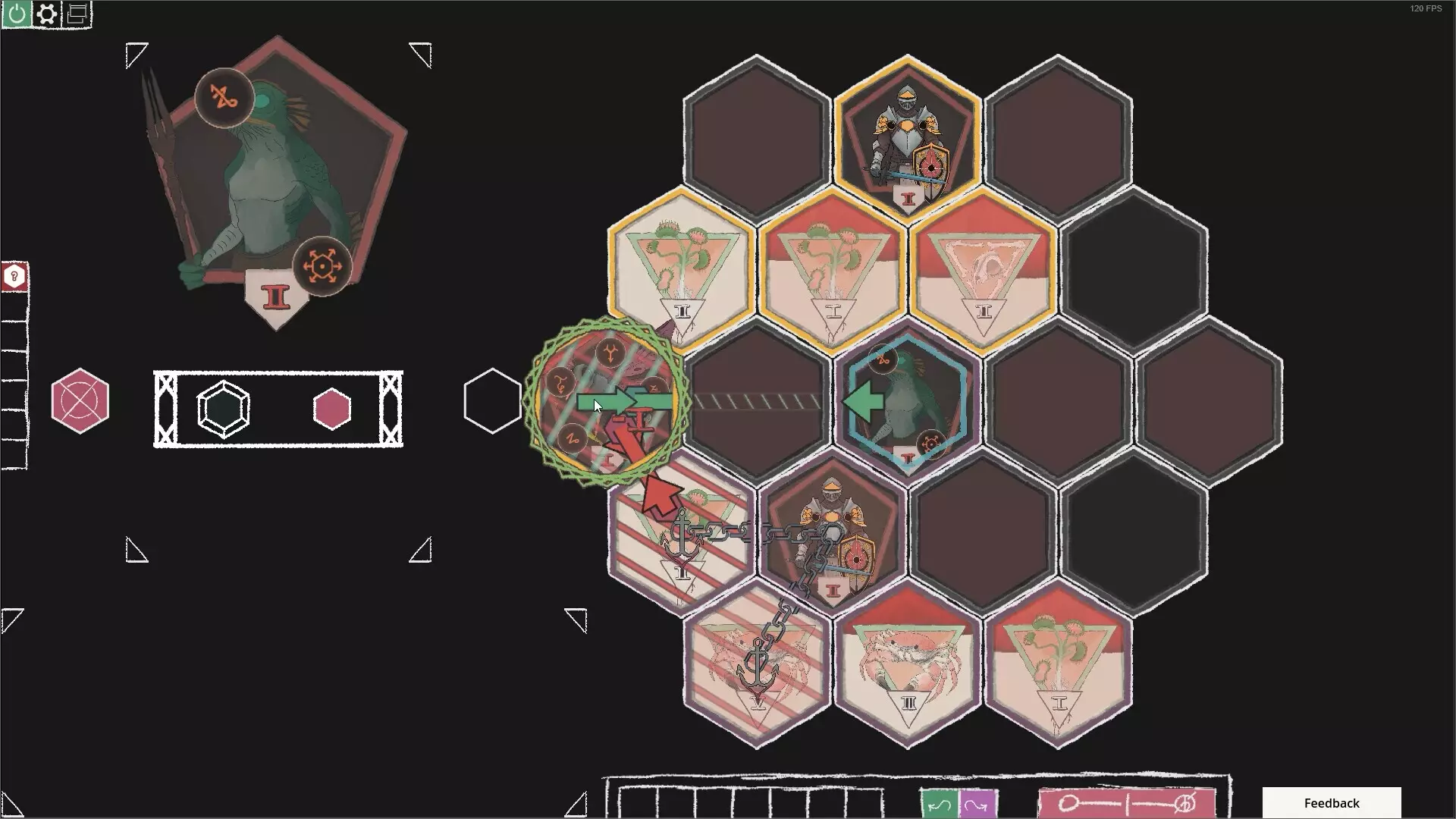Screen dimensions: 1456x819
Task: Click the pink hexagon swatch in the framed panel
Action: pyautogui.click(x=331, y=409)
